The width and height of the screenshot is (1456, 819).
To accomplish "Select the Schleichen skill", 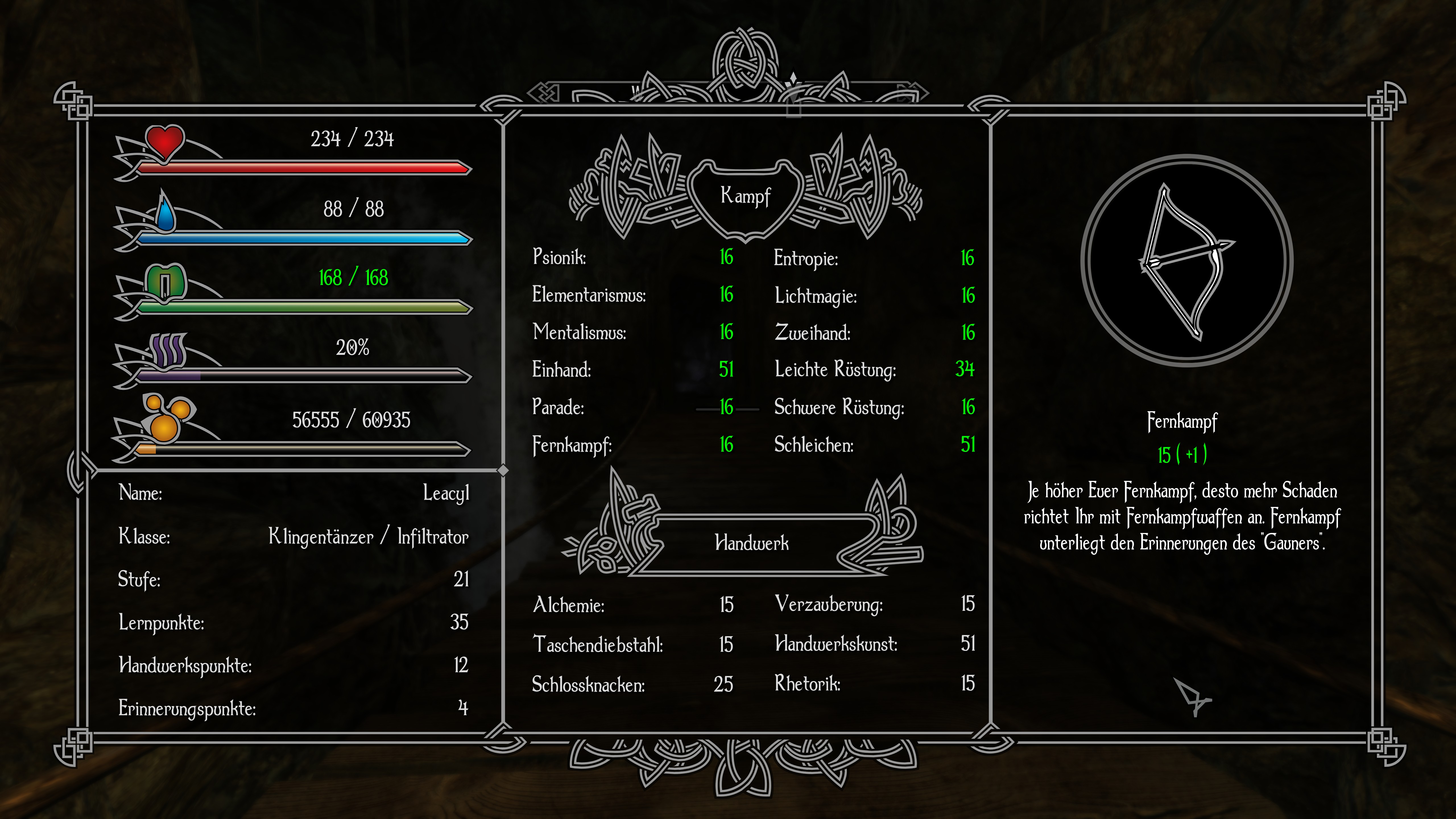I will [x=874, y=445].
